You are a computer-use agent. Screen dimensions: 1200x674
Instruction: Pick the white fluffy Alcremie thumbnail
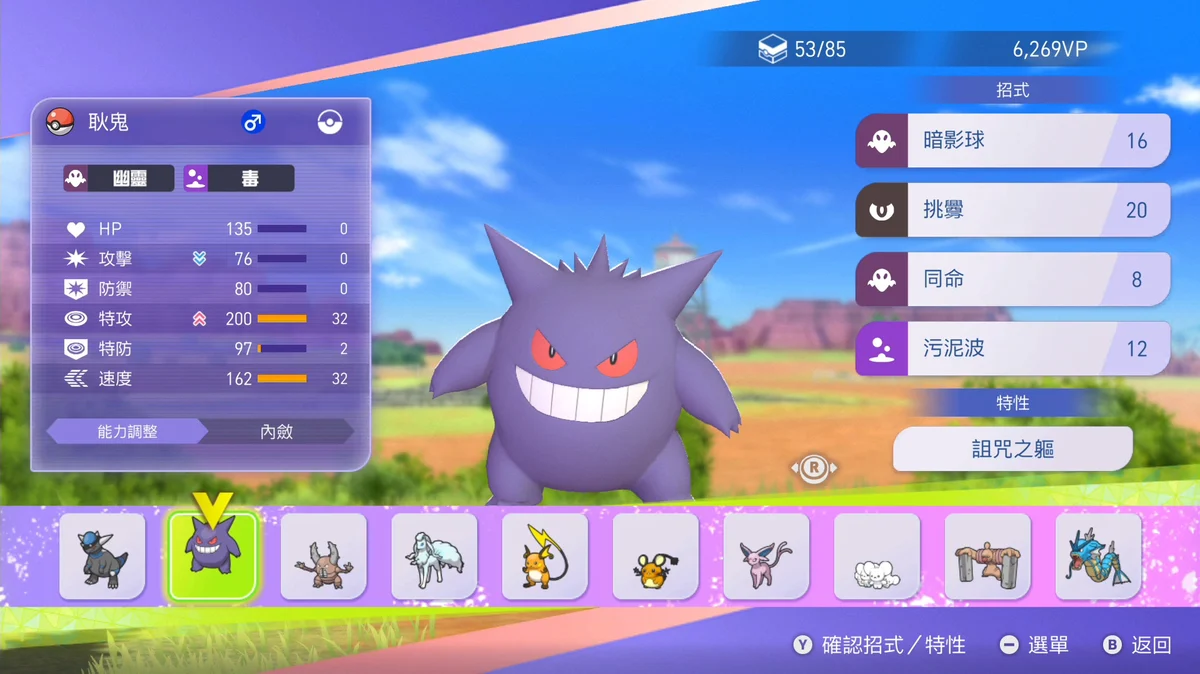click(x=877, y=557)
